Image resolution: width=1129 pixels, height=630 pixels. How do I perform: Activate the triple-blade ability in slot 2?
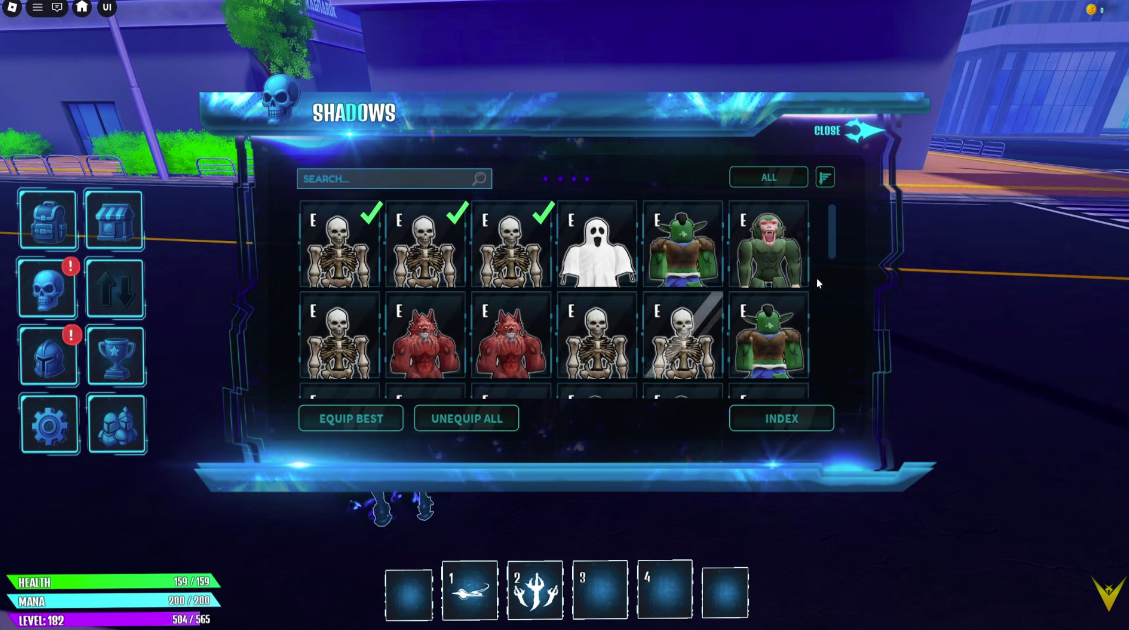click(x=535, y=590)
